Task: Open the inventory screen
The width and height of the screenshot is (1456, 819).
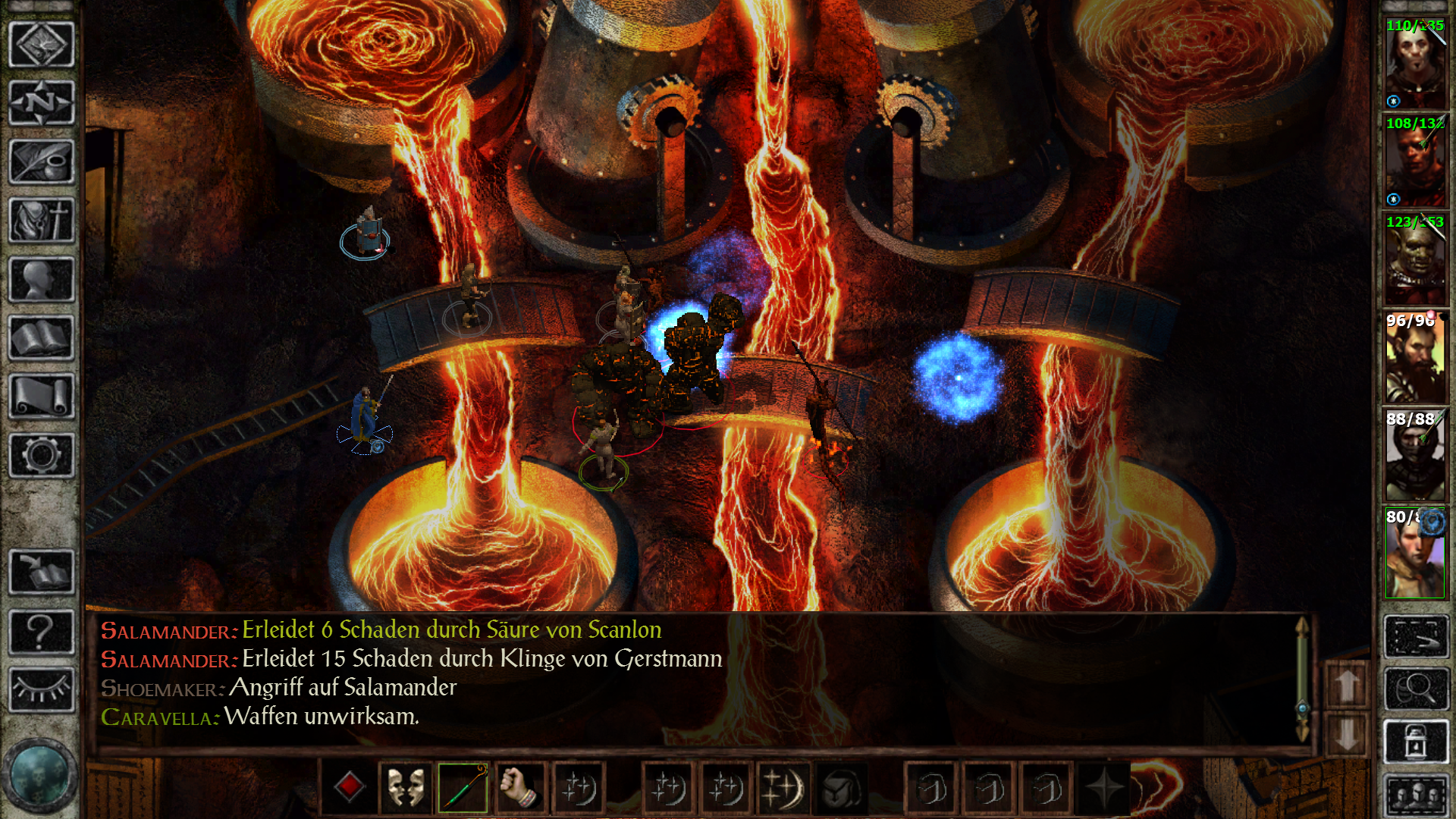Action: coord(41,221)
